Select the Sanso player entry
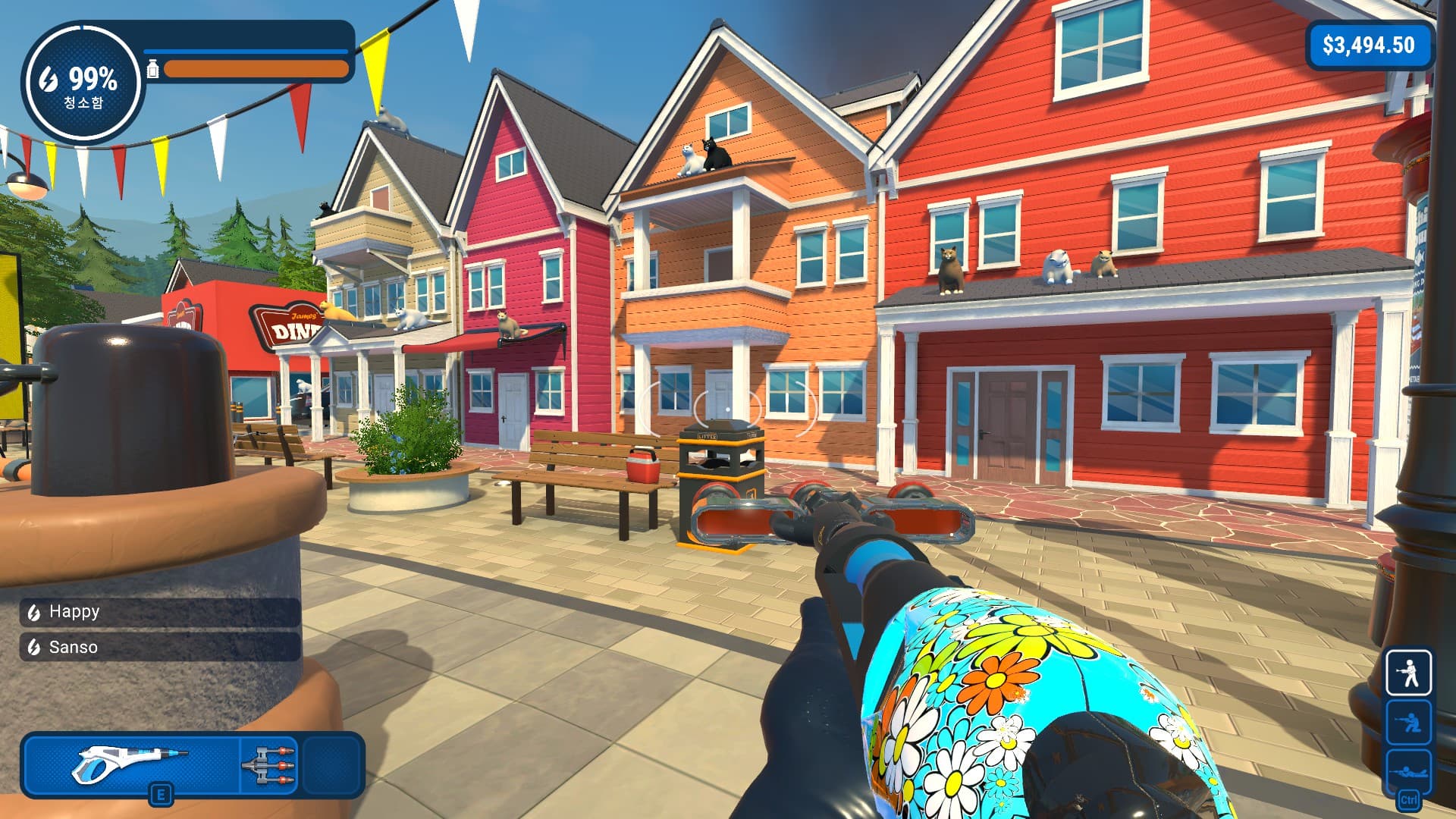This screenshot has height=819, width=1456. pos(83,648)
